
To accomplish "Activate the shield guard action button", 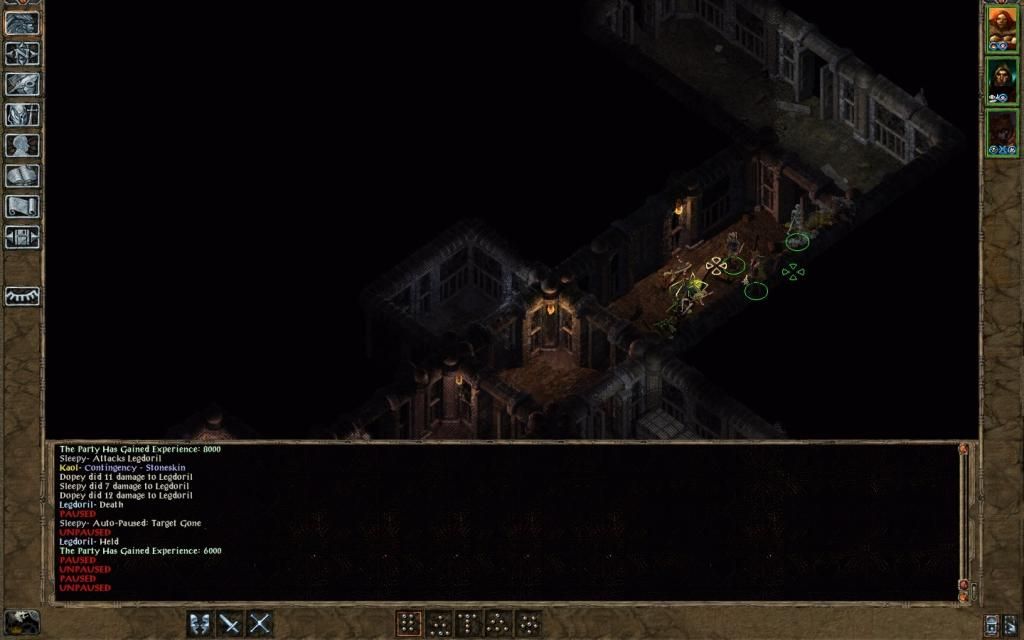I will (201, 624).
